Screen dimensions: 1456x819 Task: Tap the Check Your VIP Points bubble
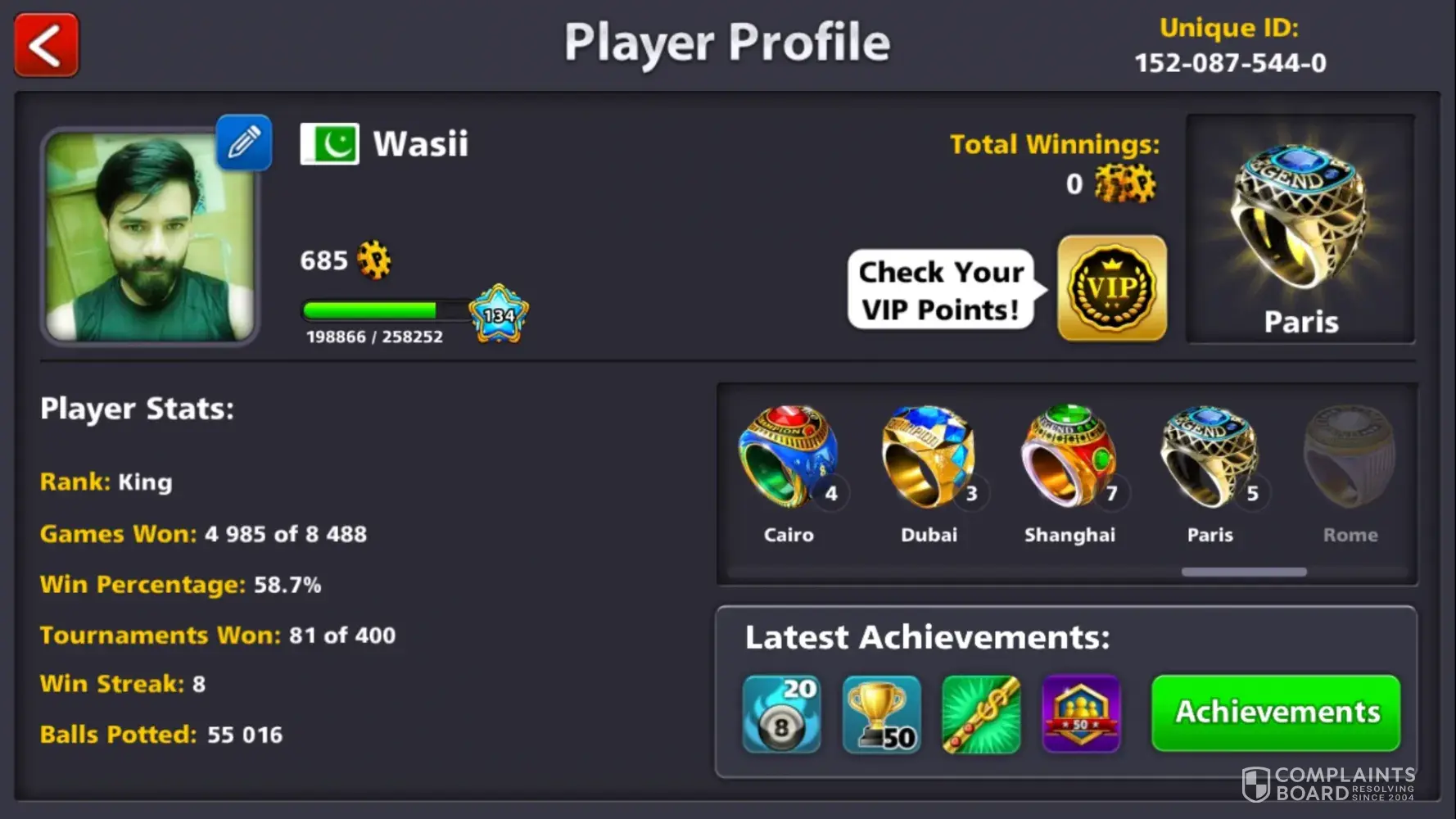941,290
